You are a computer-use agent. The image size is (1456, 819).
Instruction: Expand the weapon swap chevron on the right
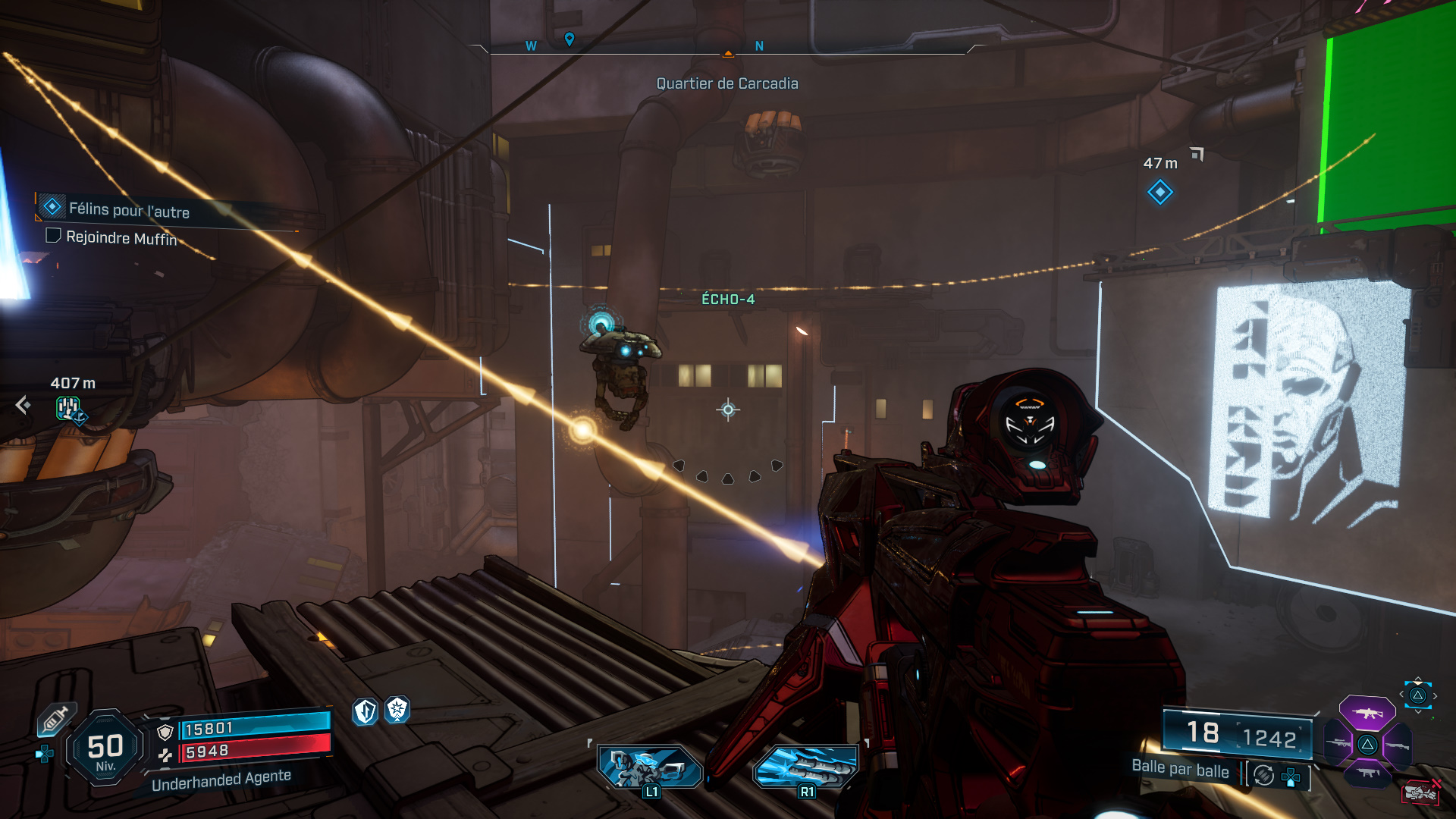click(x=1436, y=695)
